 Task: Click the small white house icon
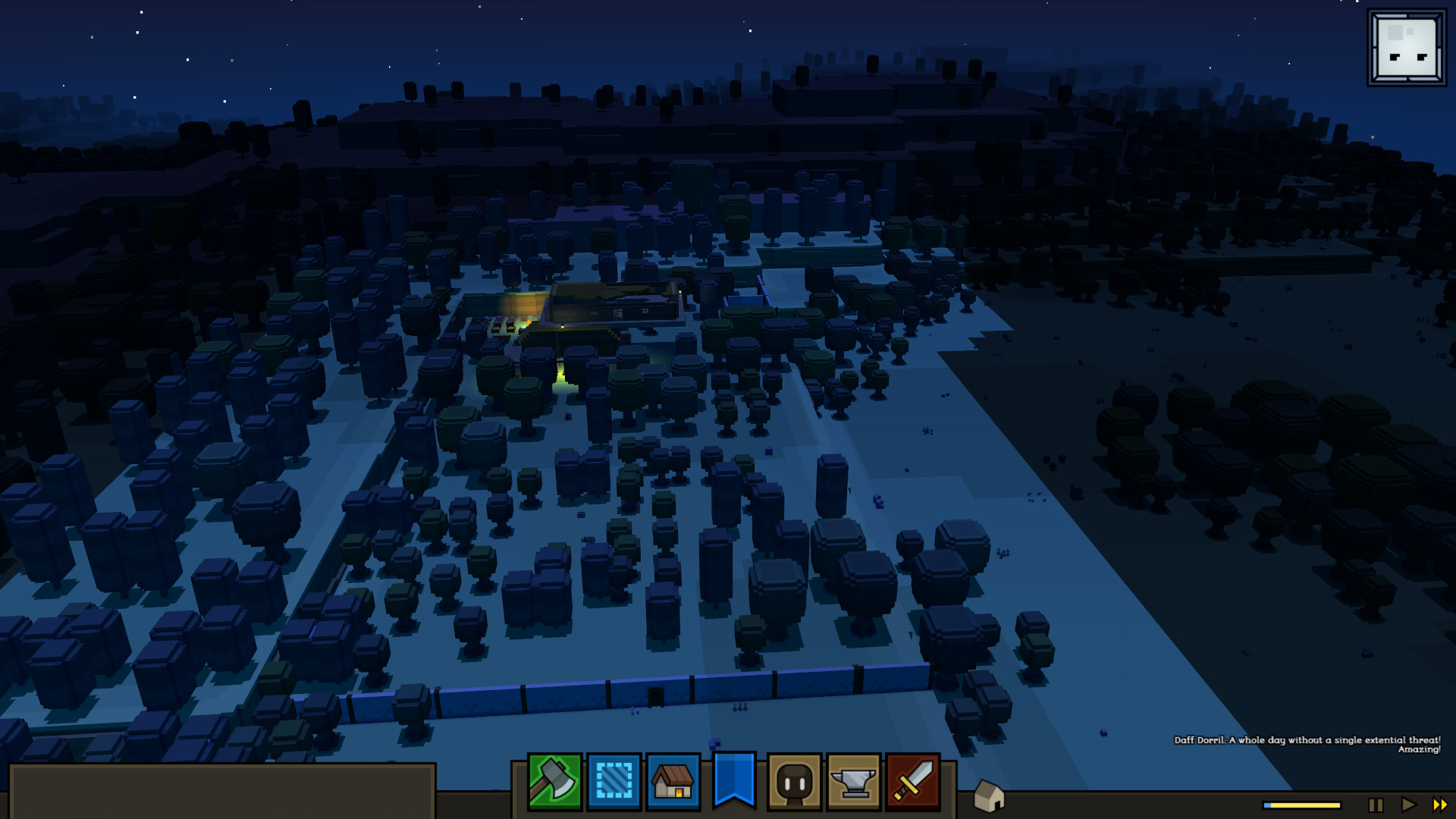coord(989,796)
